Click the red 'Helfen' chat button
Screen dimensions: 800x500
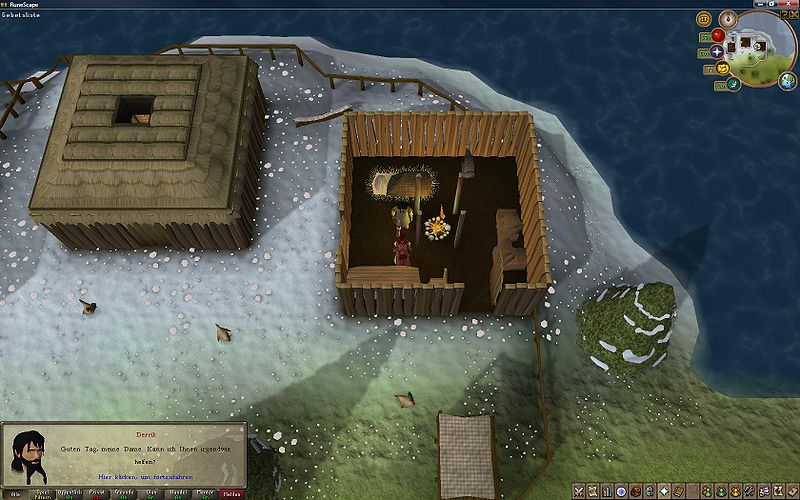[232, 494]
